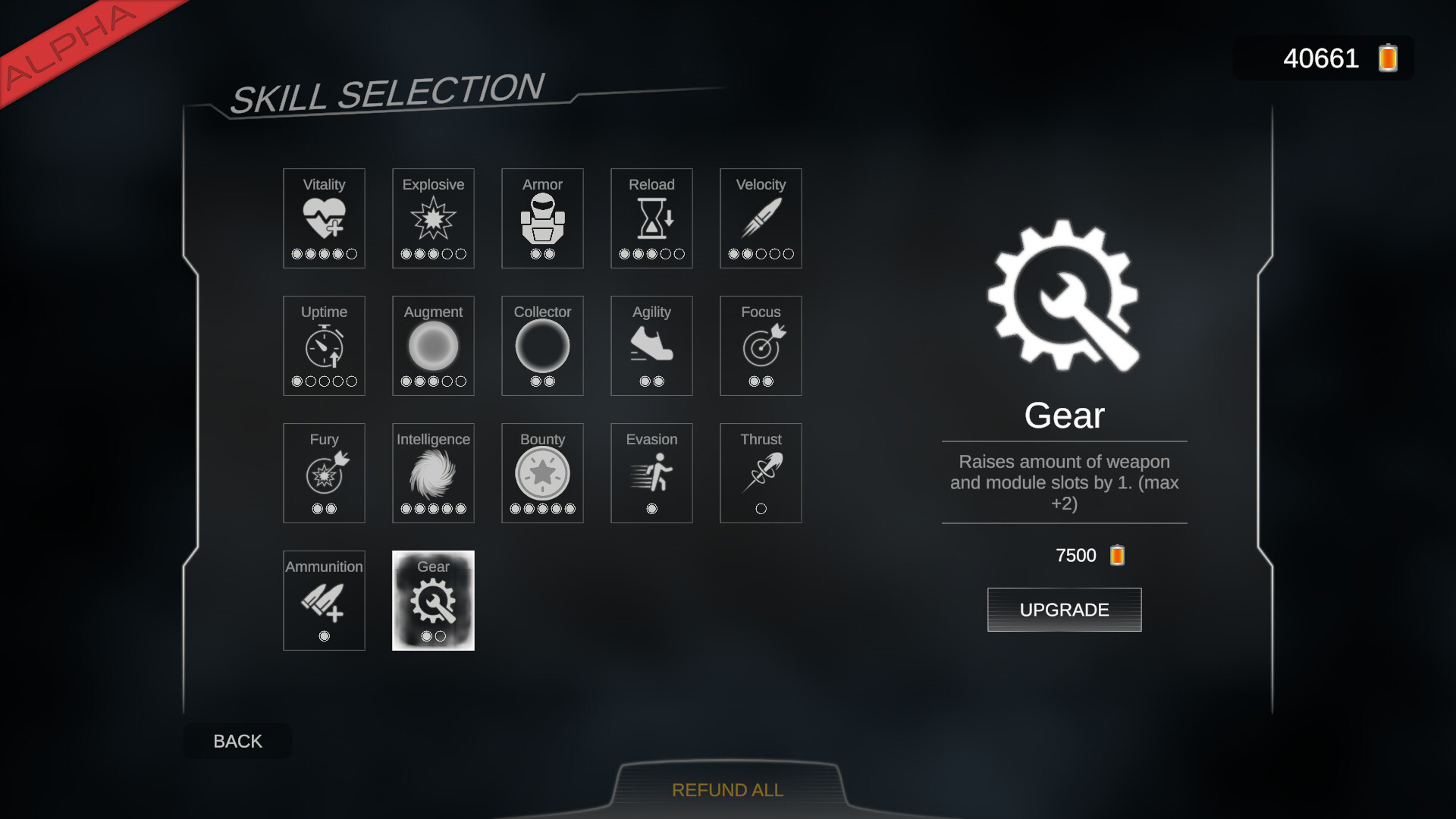Select the highlighted Gear skill tile
The height and width of the screenshot is (819, 1456).
433,601
